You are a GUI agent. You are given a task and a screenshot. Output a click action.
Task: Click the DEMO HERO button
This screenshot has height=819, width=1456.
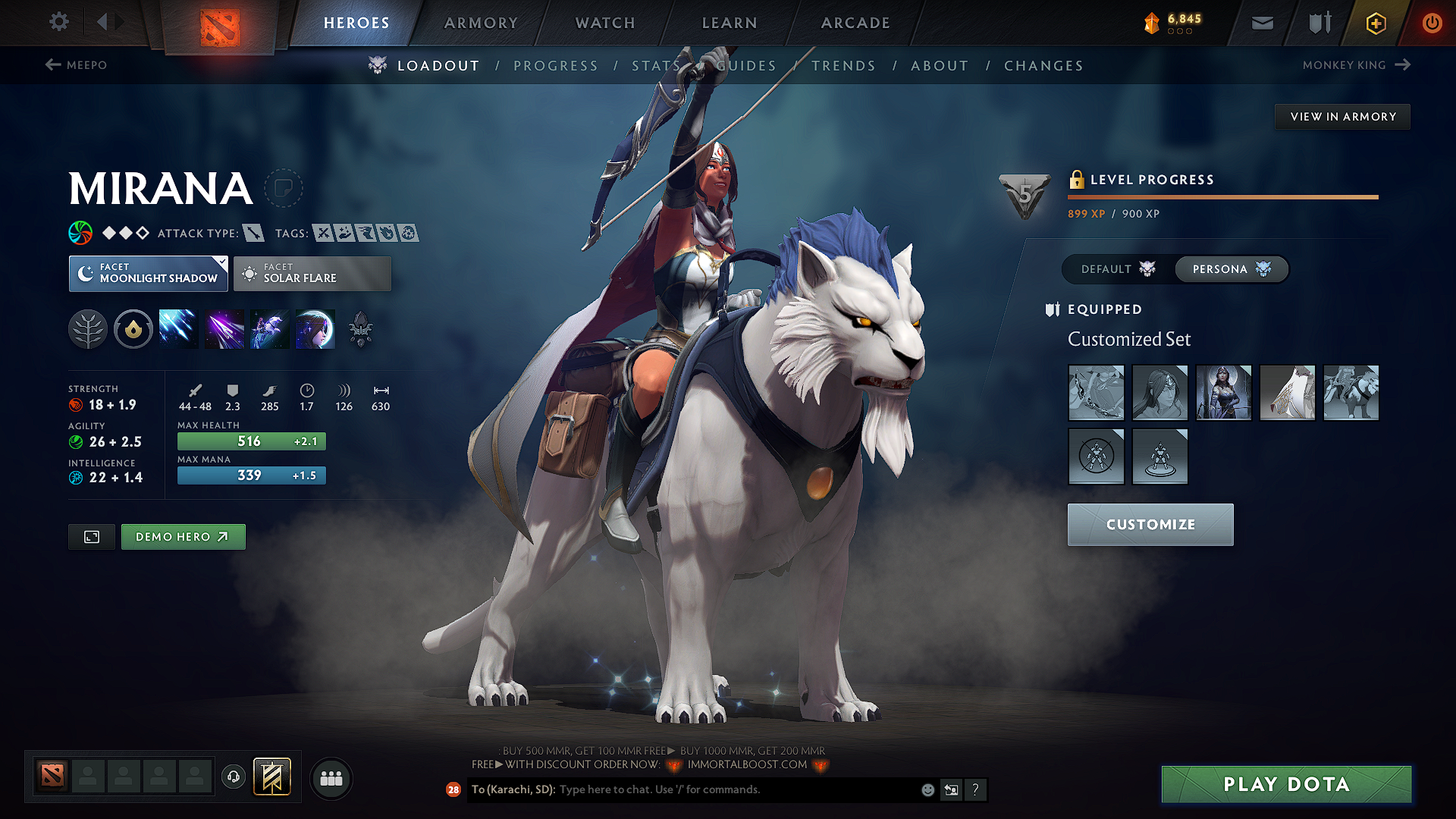coord(183,536)
